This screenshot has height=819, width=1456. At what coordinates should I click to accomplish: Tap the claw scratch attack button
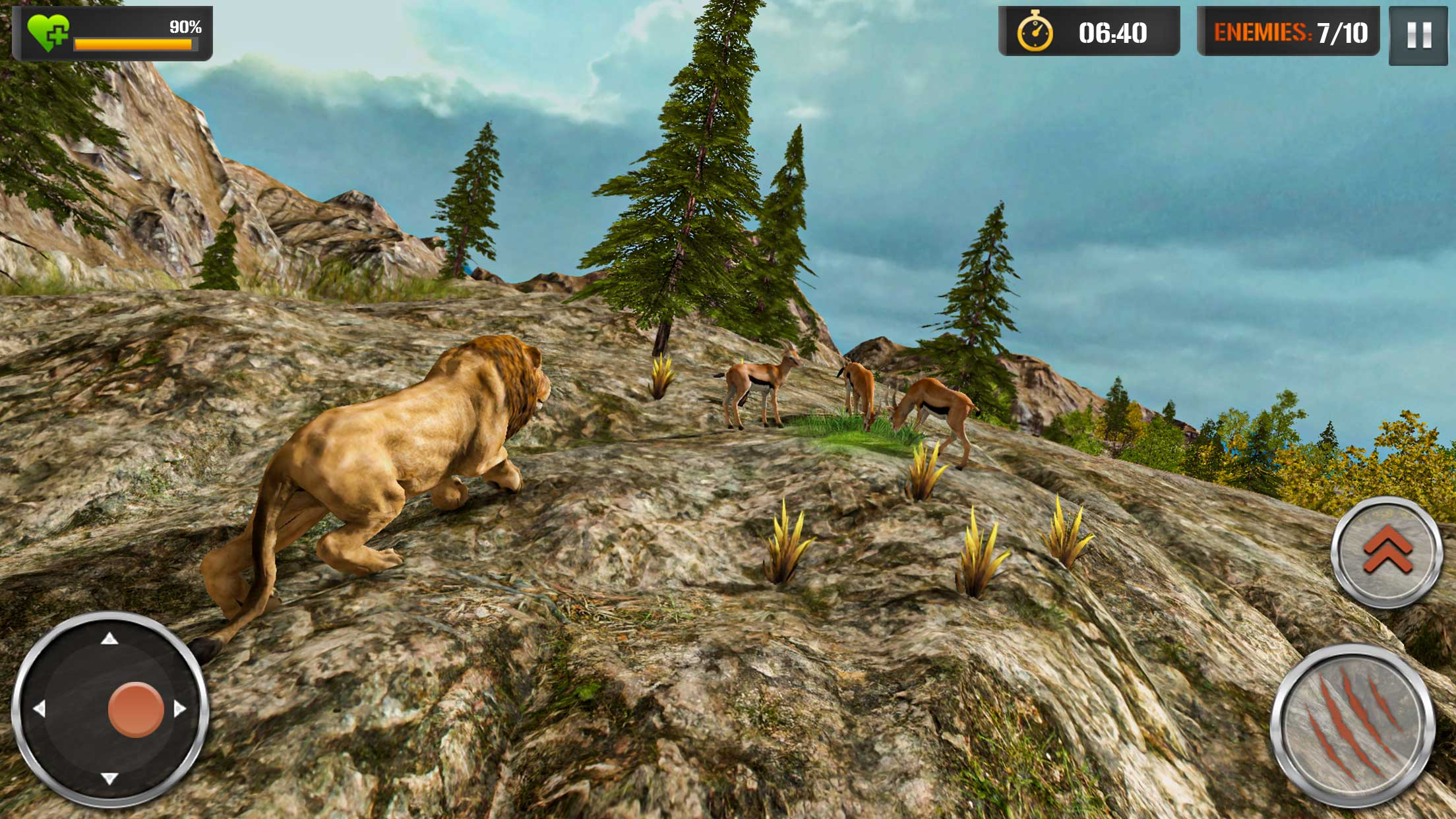pyautogui.click(x=1352, y=727)
